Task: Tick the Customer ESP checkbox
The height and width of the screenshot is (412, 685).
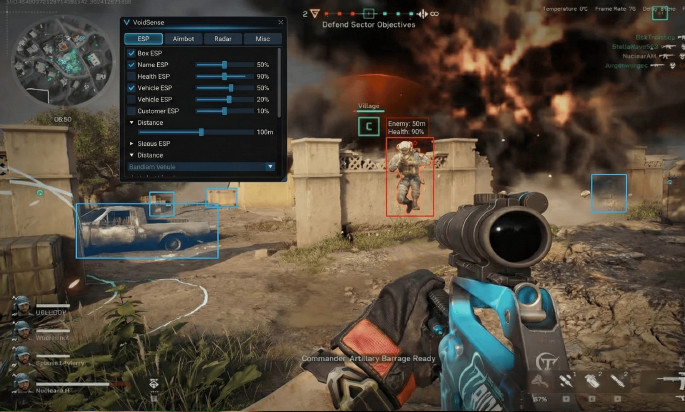Action: [x=131, y=111]
